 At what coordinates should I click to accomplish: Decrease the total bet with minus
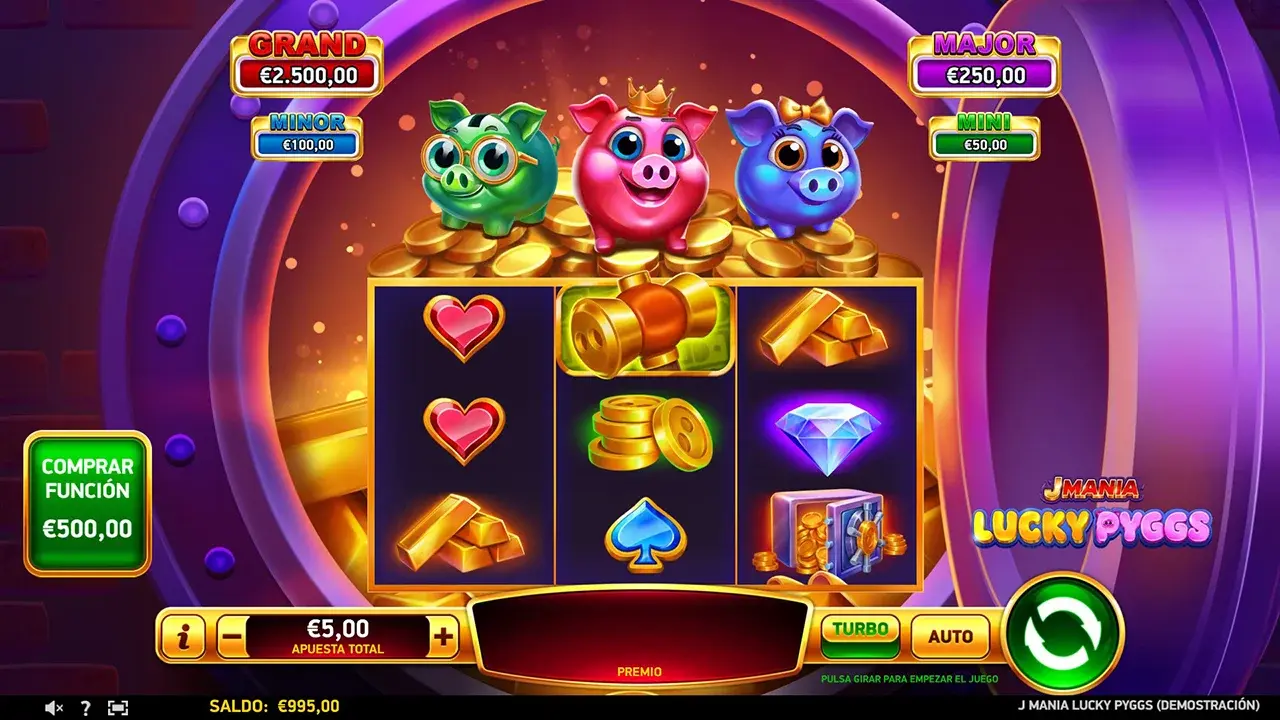(231, 636)
